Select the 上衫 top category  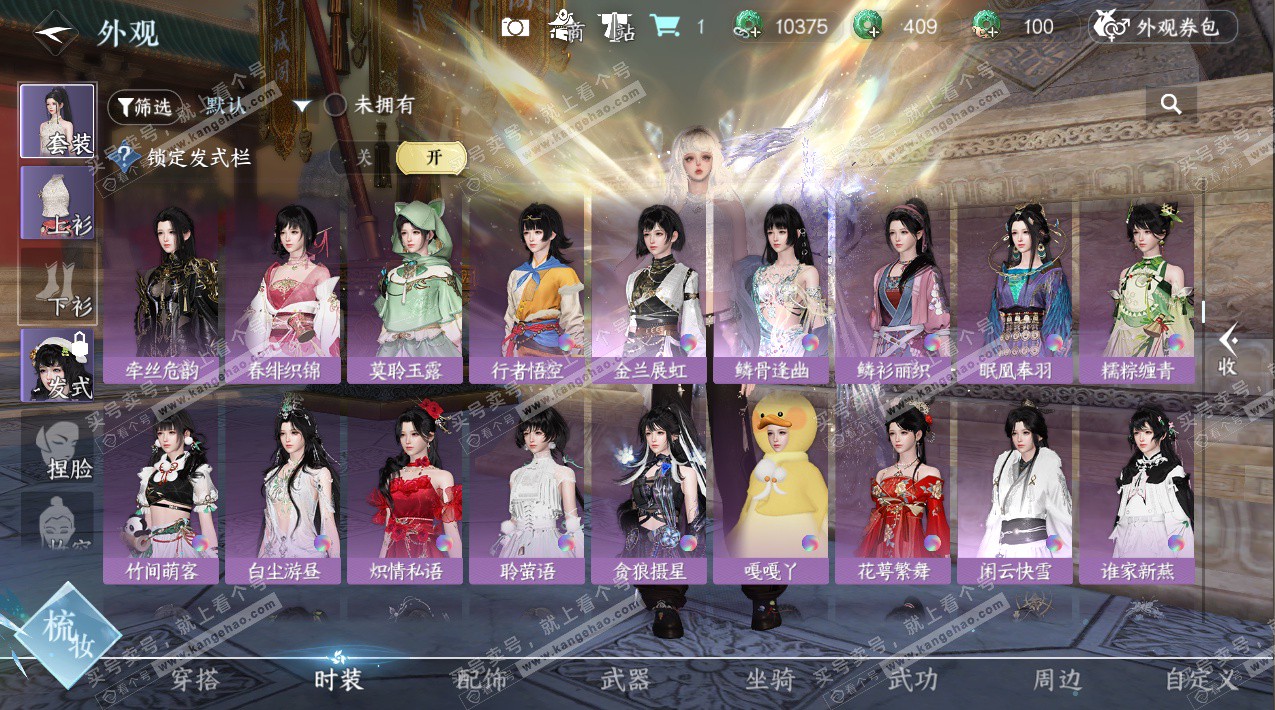pyautogui.click(x=57, y=203)
